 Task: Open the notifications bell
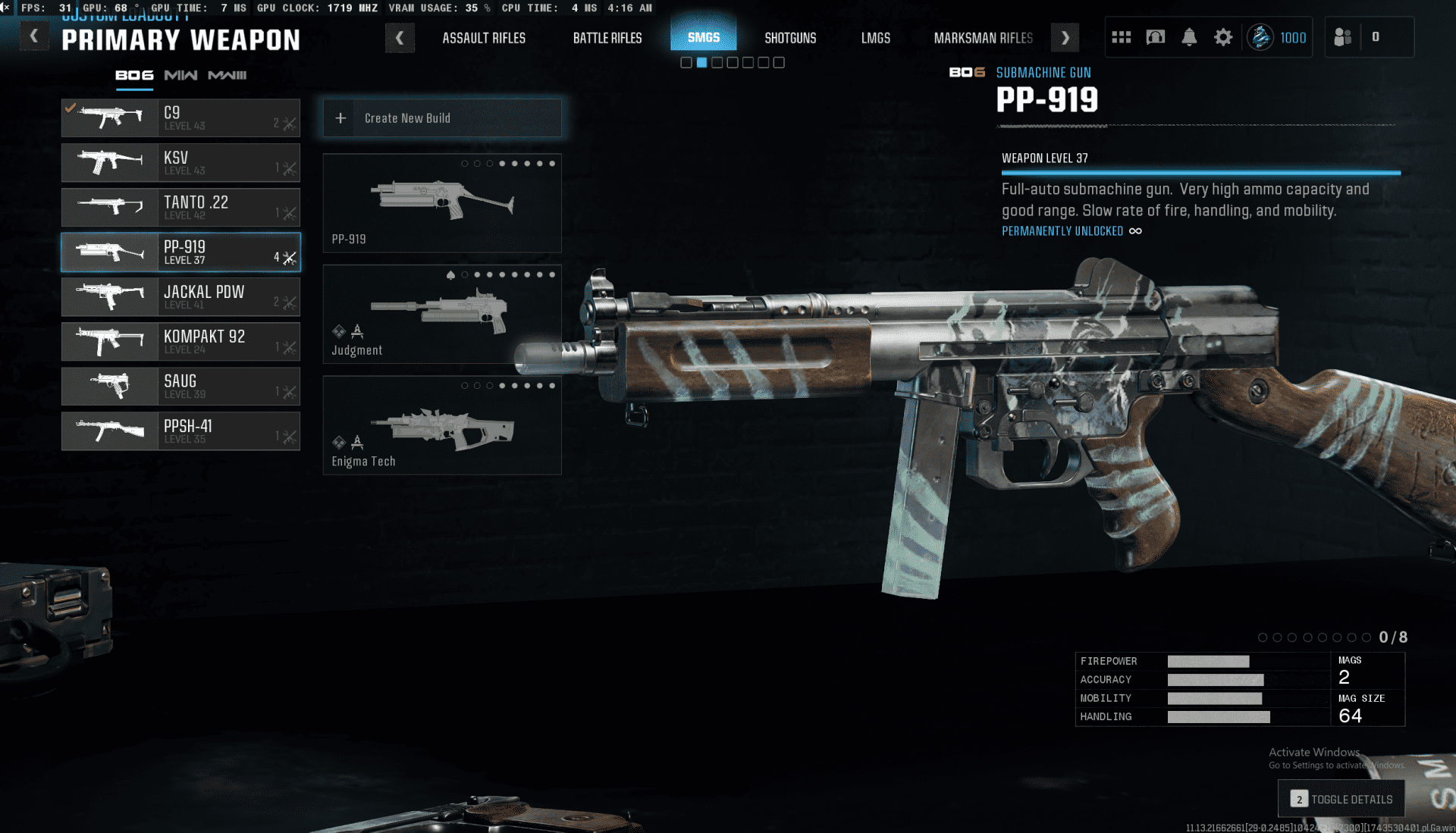tap(1189, 37)
